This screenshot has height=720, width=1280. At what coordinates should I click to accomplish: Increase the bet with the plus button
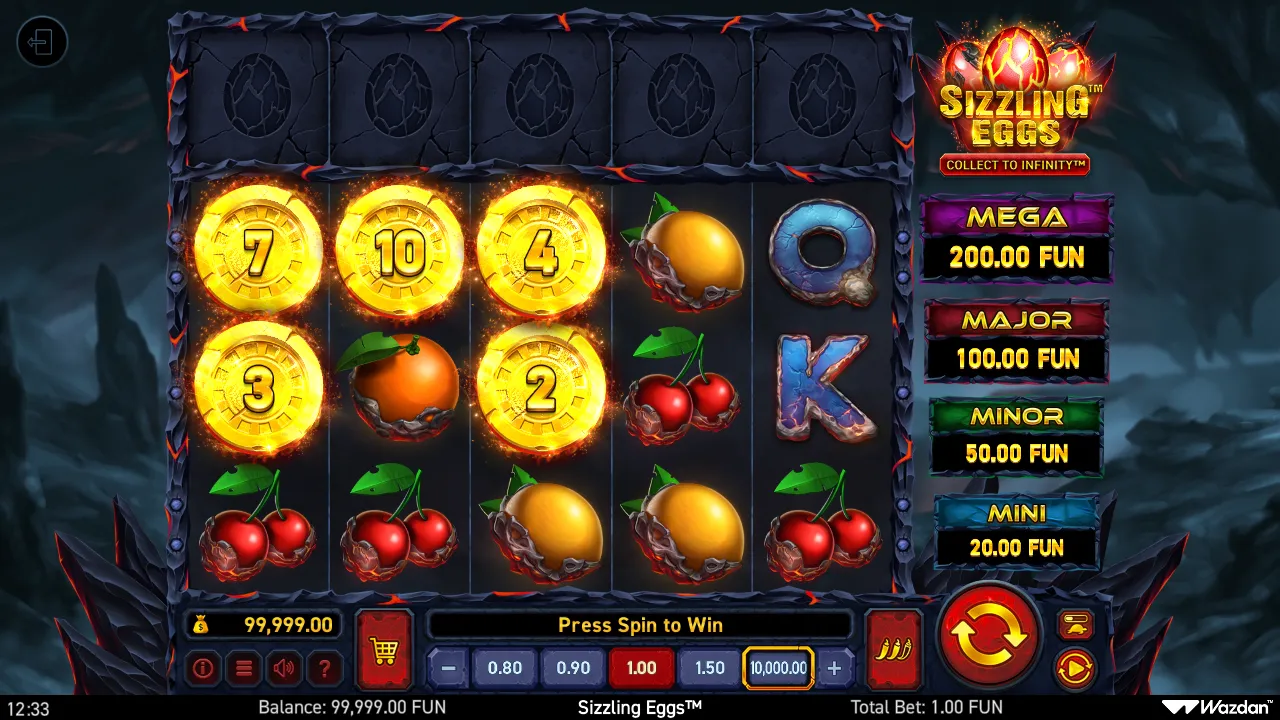[835, 668]
